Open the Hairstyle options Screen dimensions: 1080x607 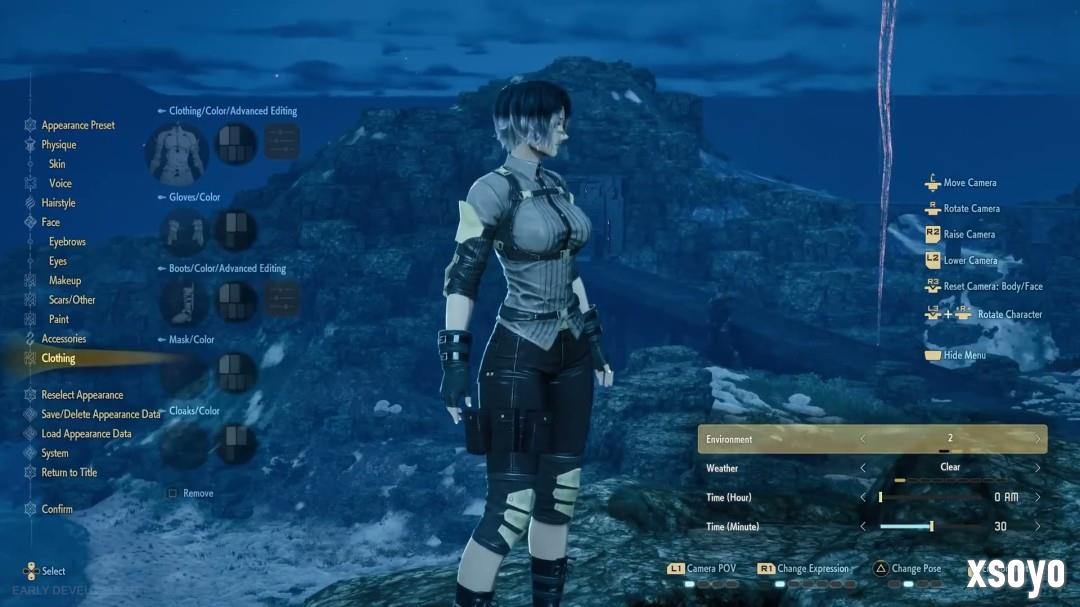(x=58, y=203)
